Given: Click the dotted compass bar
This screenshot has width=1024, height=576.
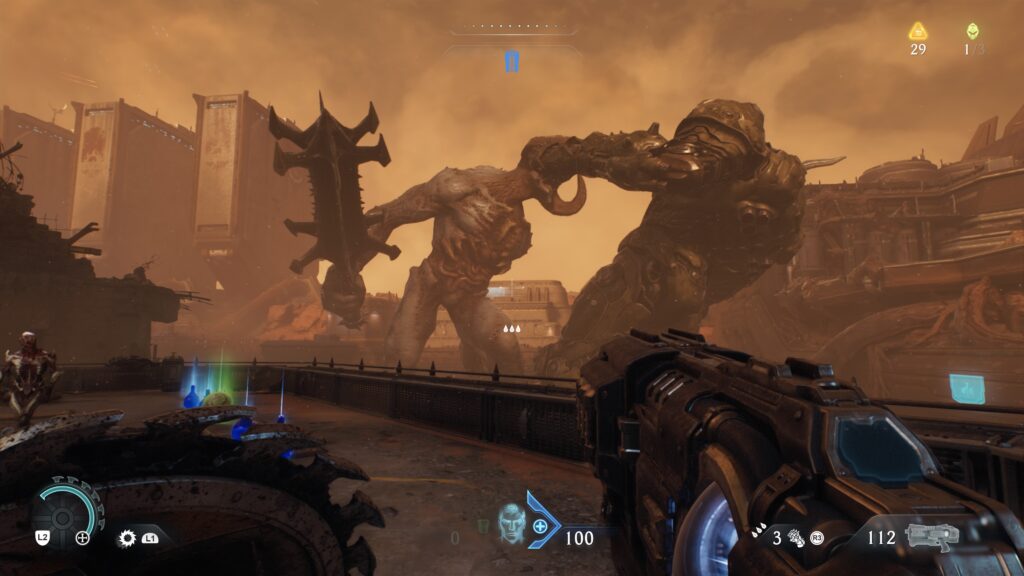Looking at the screenshot, I should pyautogui.click(x=511, y=28).
